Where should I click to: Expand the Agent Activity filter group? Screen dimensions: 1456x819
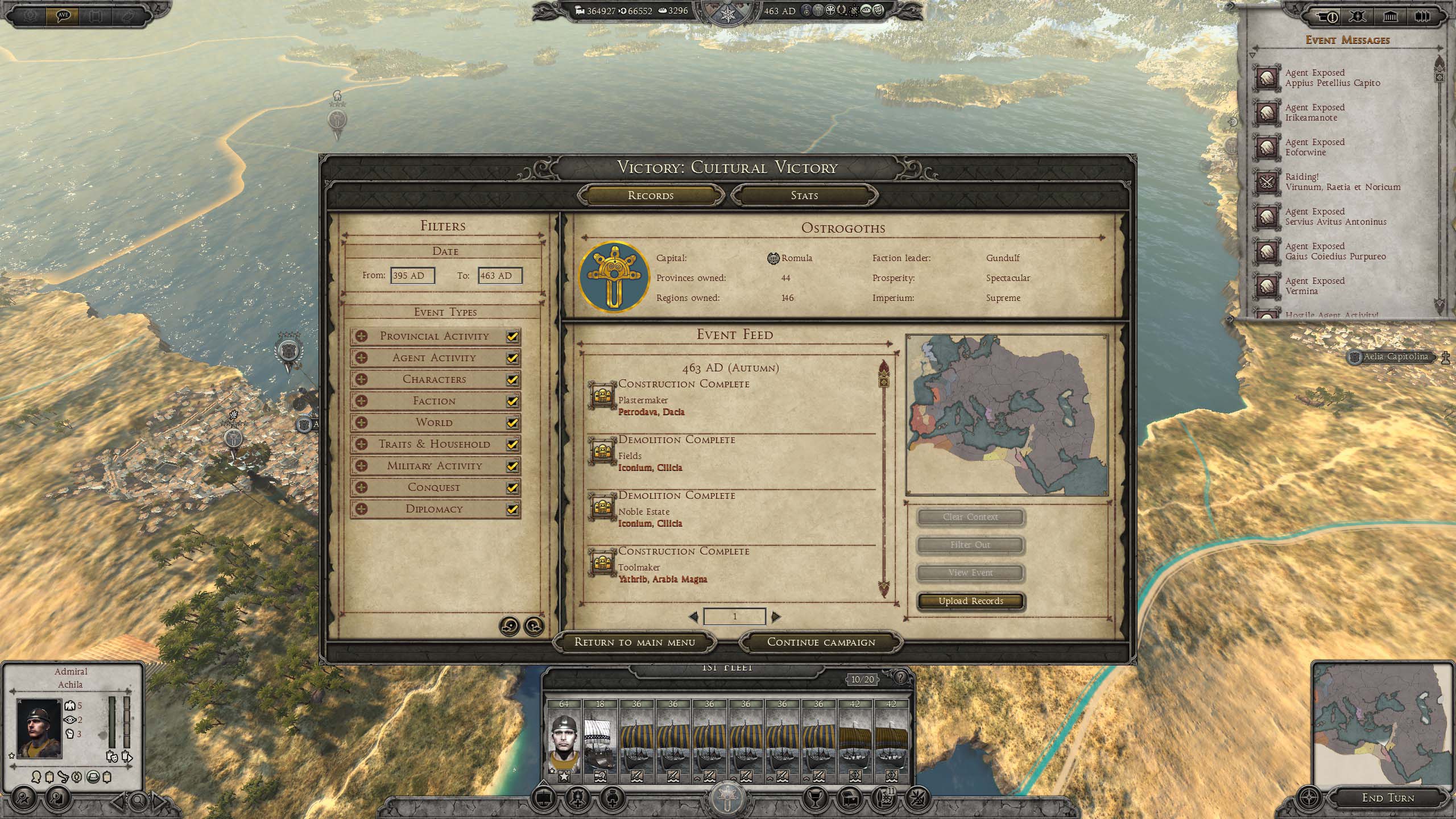361,358
